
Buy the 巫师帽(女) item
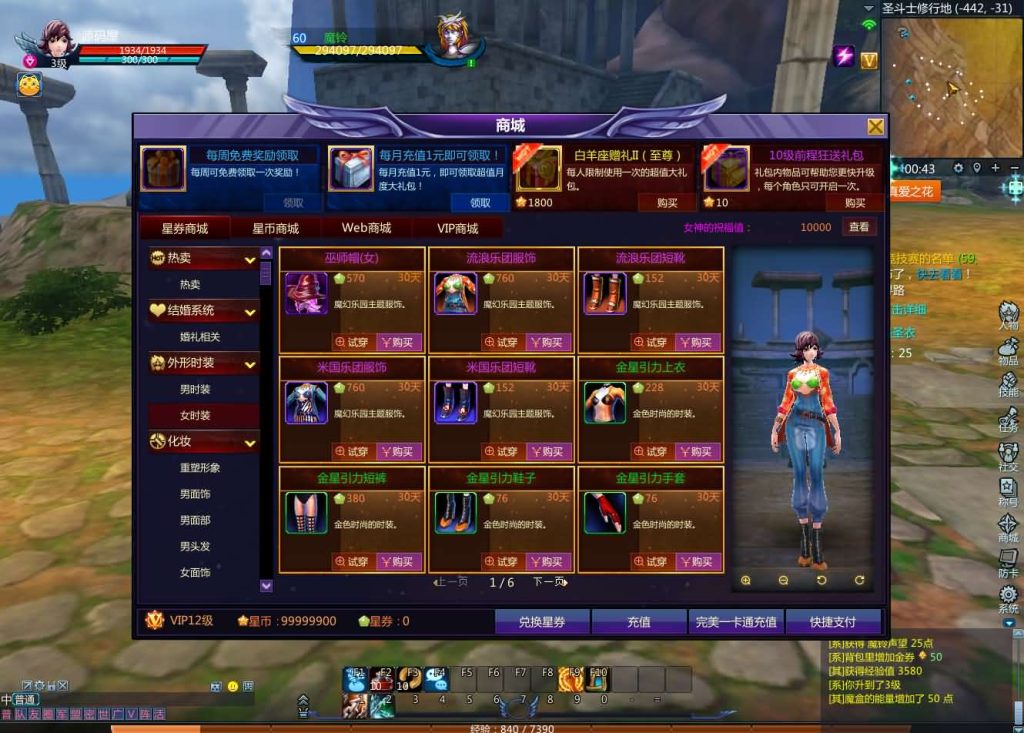coord(399,342)
